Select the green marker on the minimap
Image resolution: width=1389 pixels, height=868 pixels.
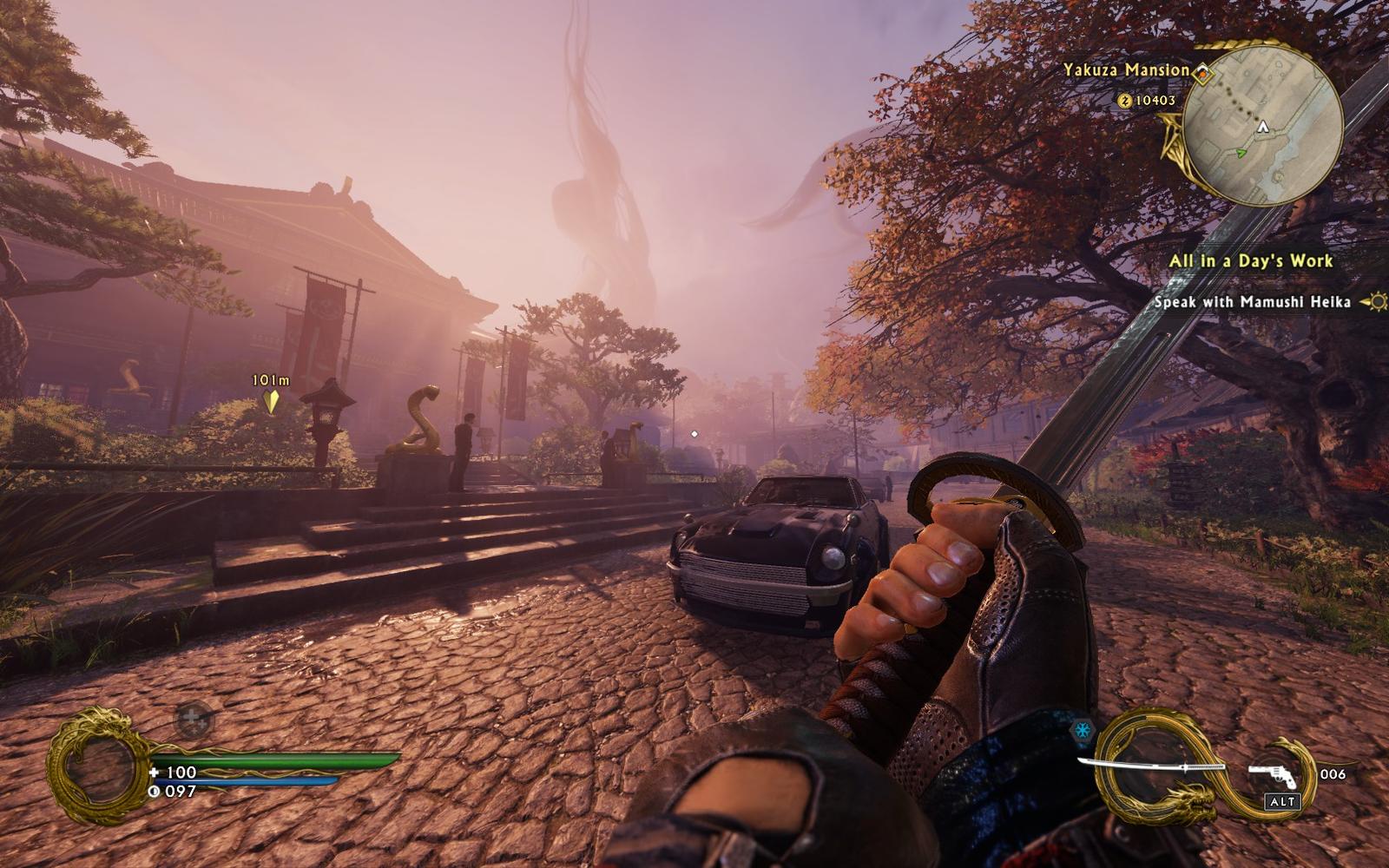1241,153
